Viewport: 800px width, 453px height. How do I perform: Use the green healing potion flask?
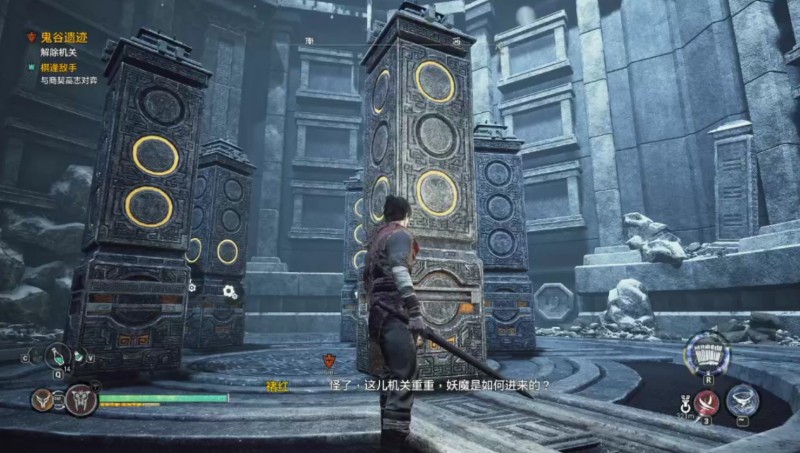click(58, 354)
